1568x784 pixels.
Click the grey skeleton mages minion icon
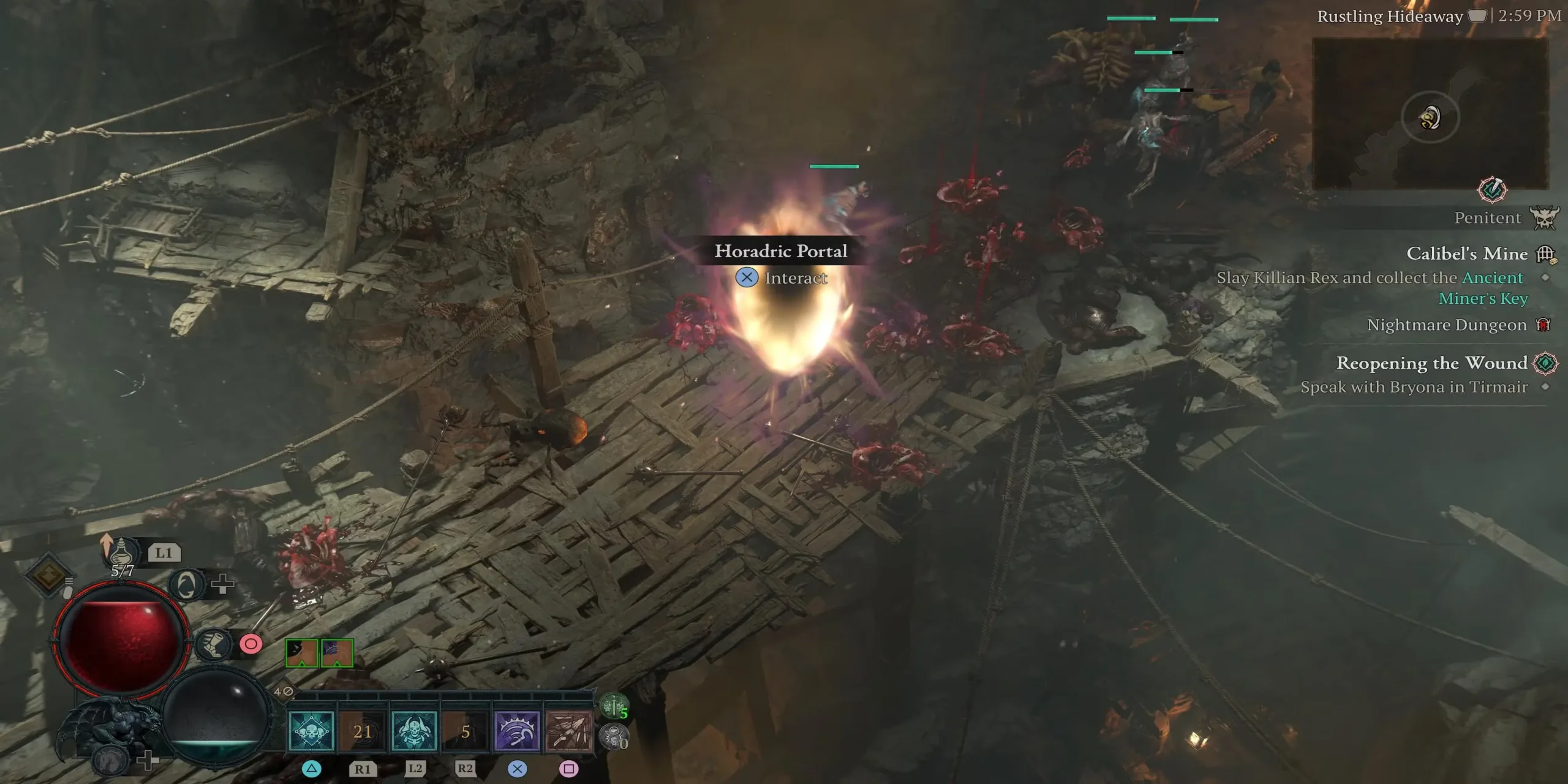point(613,737)
